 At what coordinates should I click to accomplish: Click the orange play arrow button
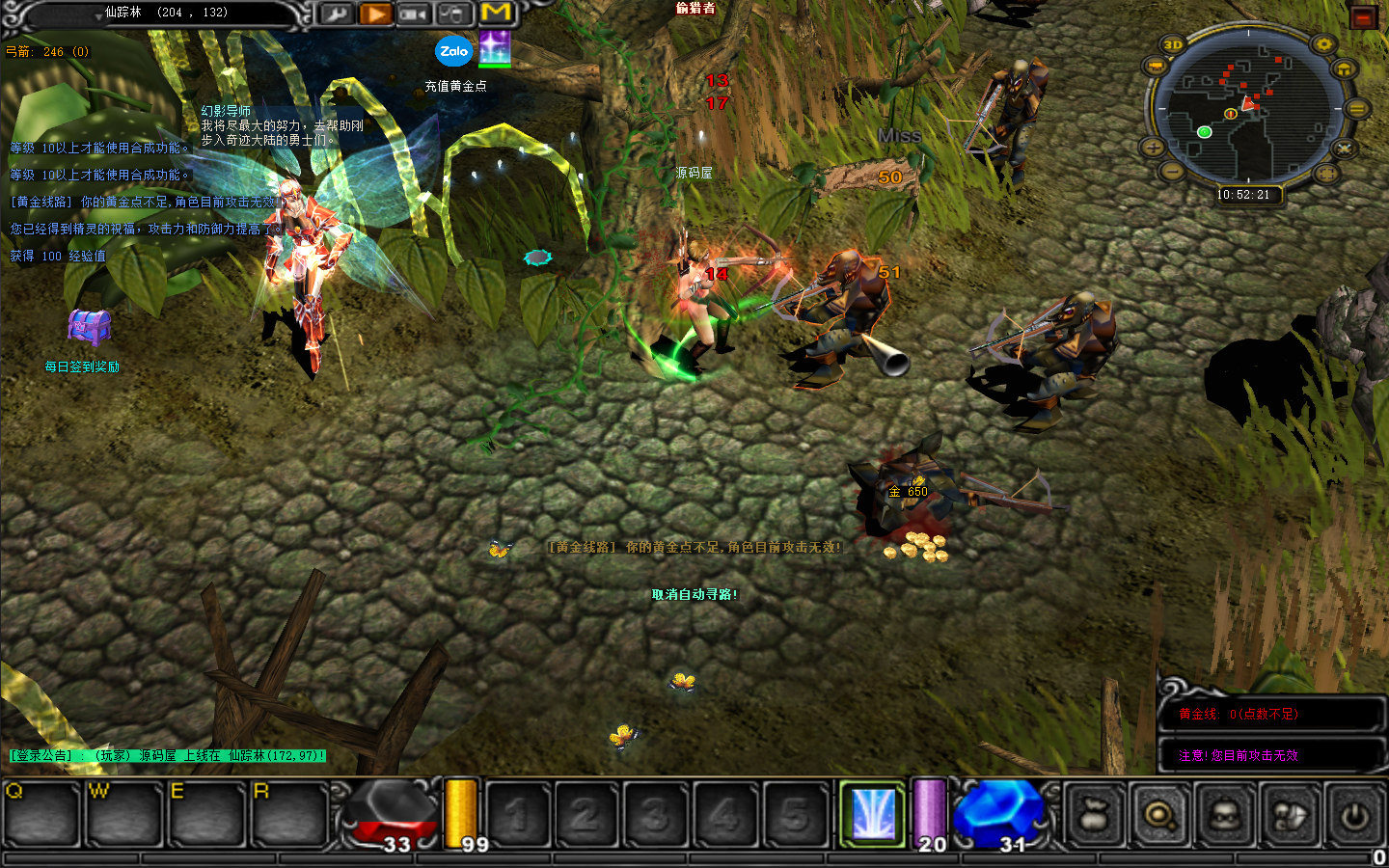pyautogui.click(x=375, y=14)
